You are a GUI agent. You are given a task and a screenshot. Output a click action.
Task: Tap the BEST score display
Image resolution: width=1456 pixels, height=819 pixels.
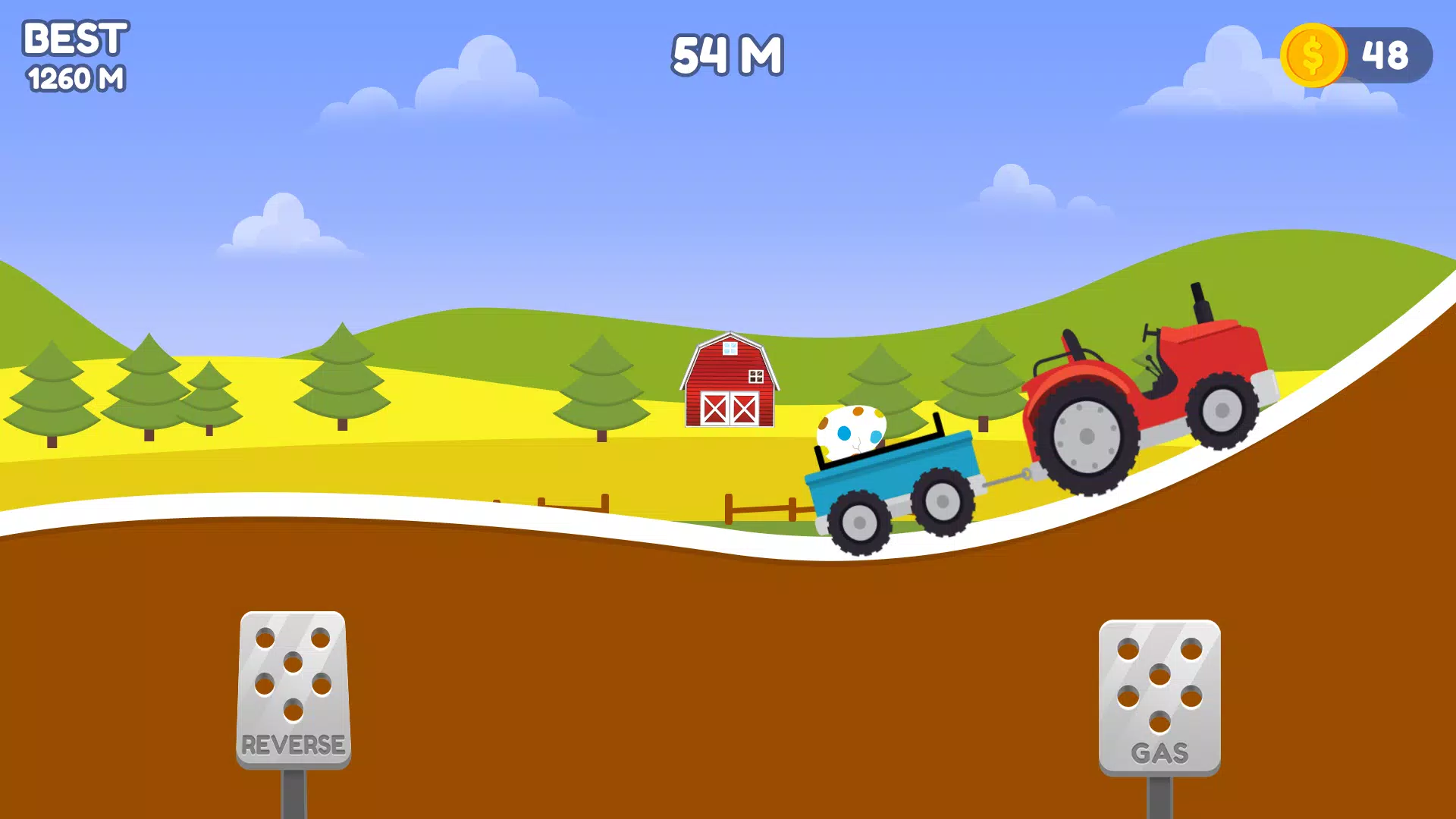click(x=76, y=42)
